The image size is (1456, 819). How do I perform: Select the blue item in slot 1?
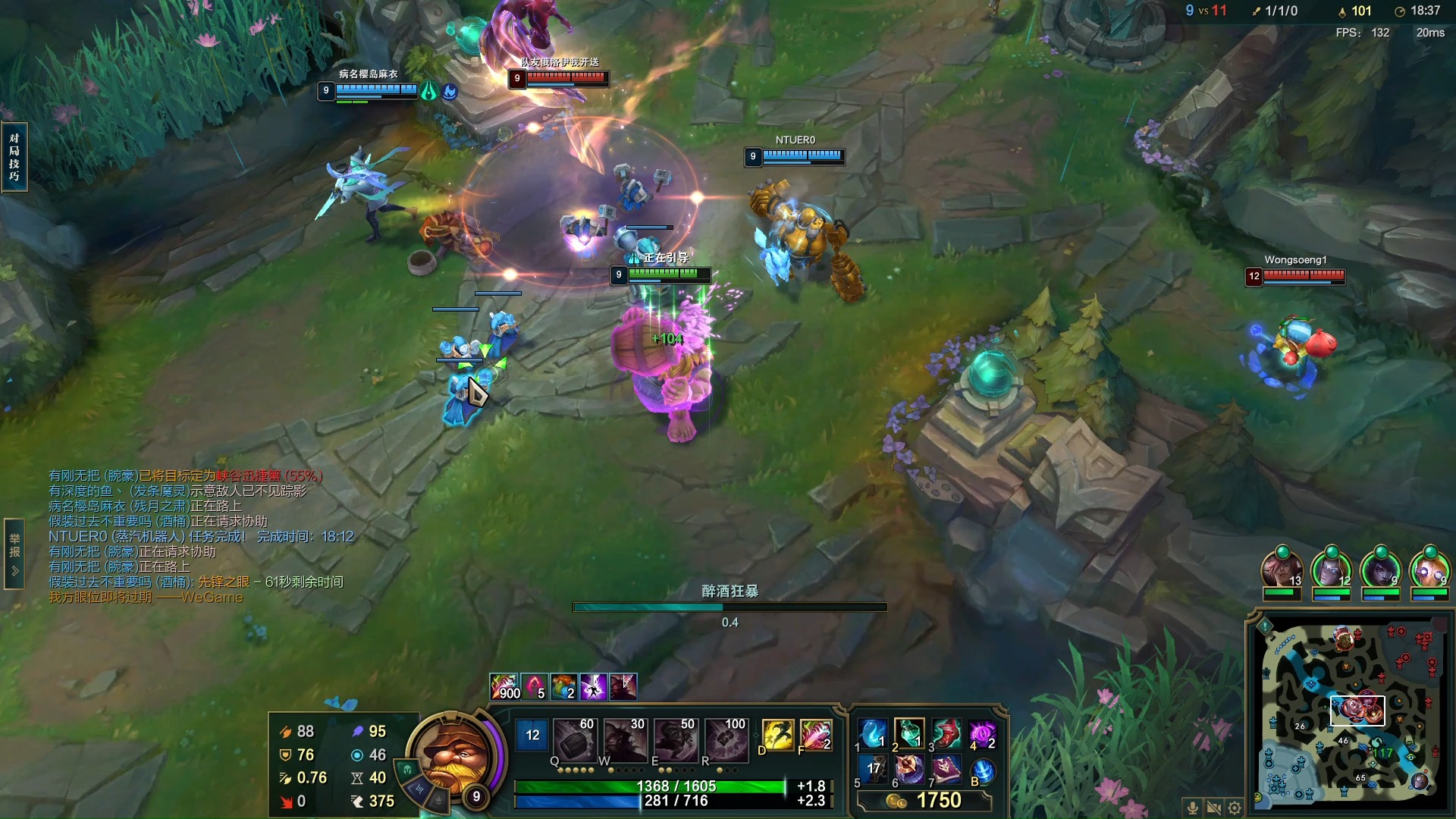click(872, 734)
